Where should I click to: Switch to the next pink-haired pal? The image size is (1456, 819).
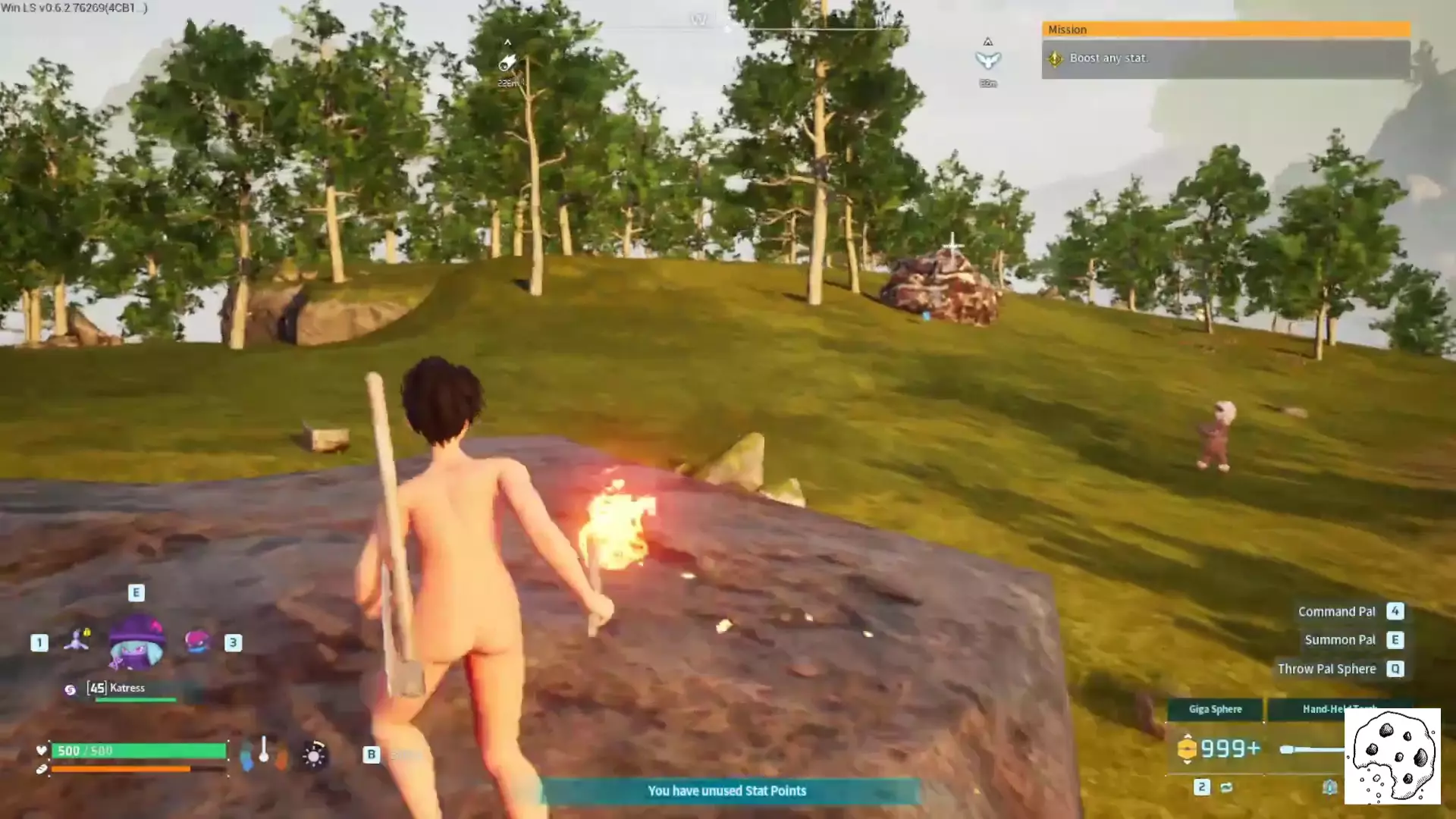click(x=197, y=642)
